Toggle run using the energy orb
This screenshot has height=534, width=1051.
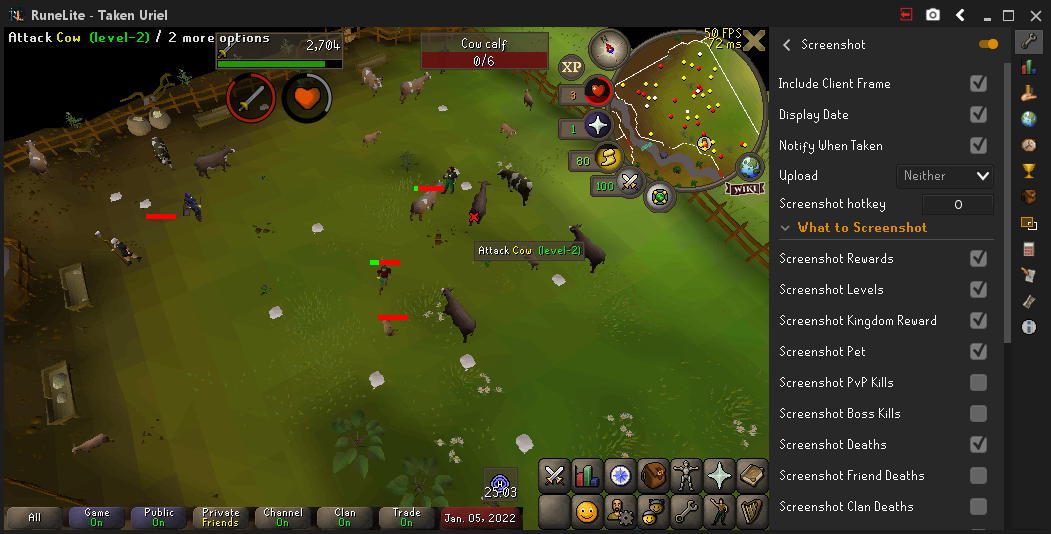(608, 157)
